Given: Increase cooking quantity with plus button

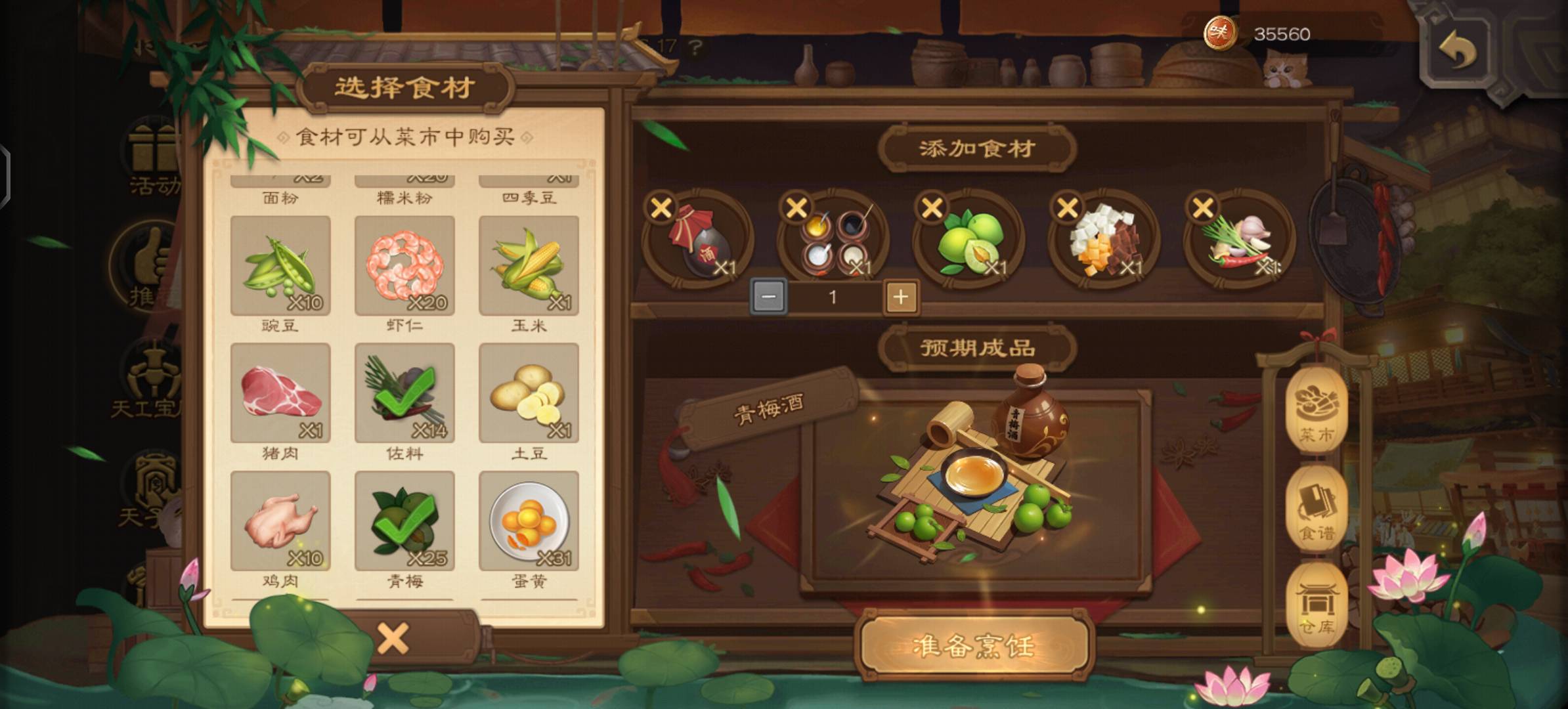Looking at the screenshot, I should (901, 297).
